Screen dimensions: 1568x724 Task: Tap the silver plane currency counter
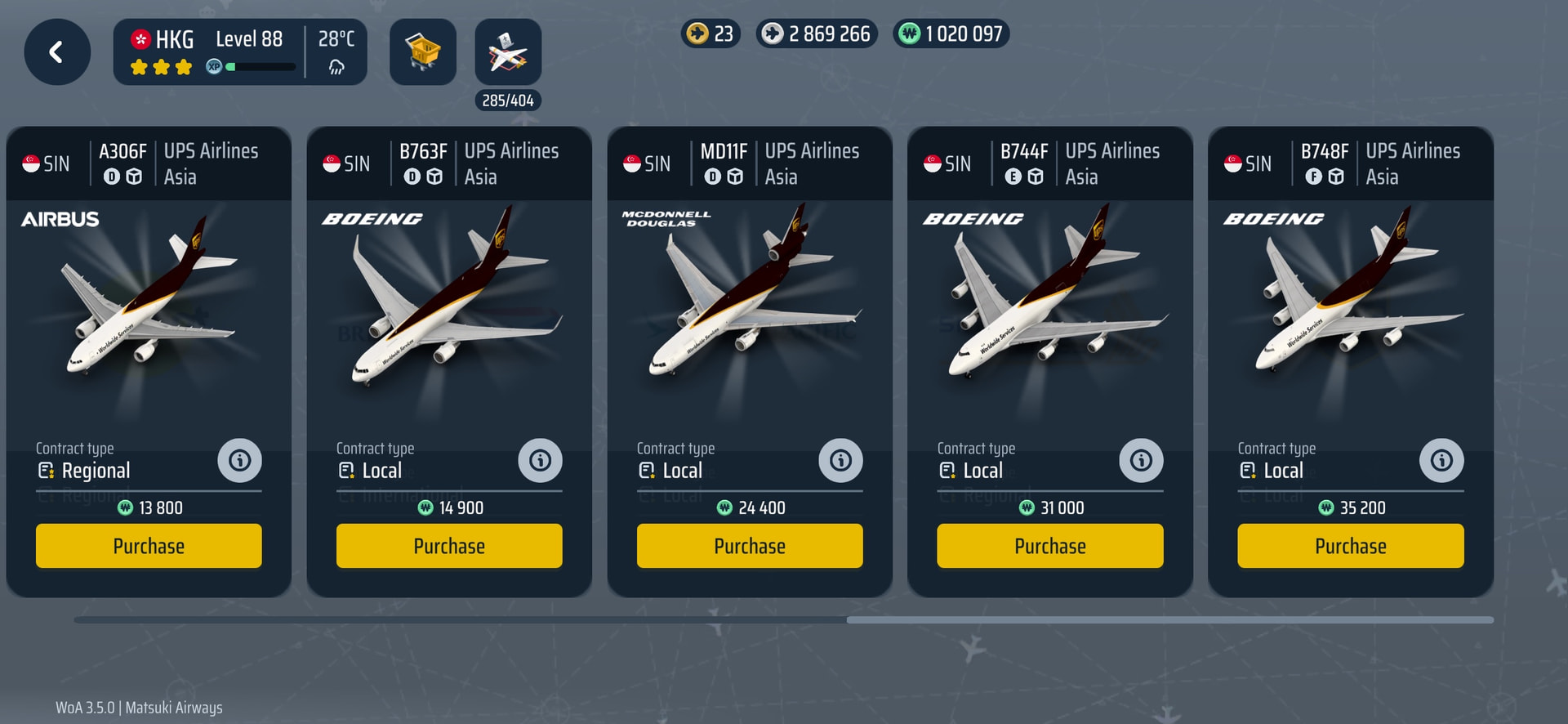(816, 34)
